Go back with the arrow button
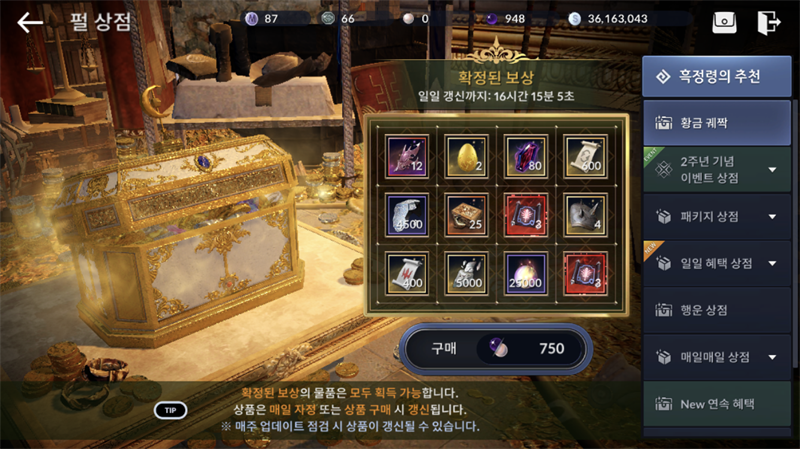 (30, 22)
